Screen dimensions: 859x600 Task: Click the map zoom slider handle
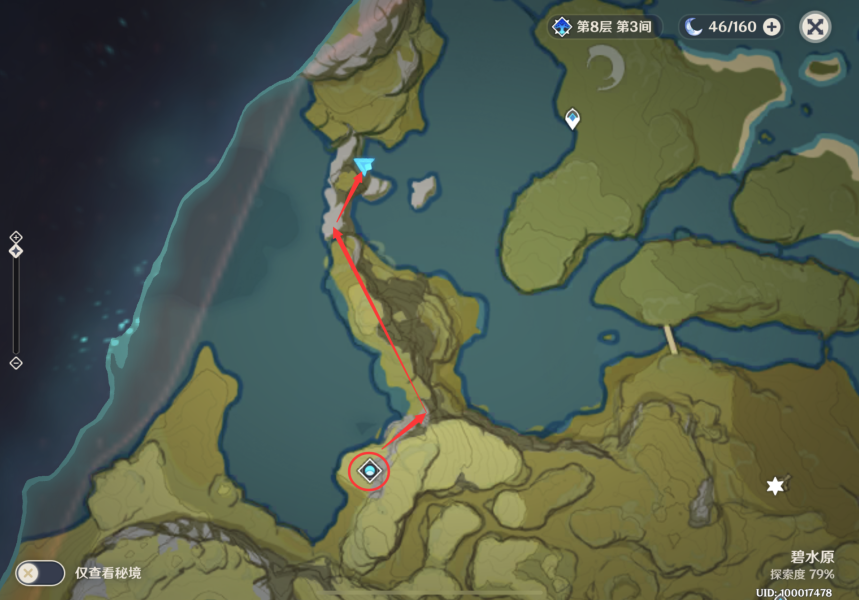coord(16,251)
